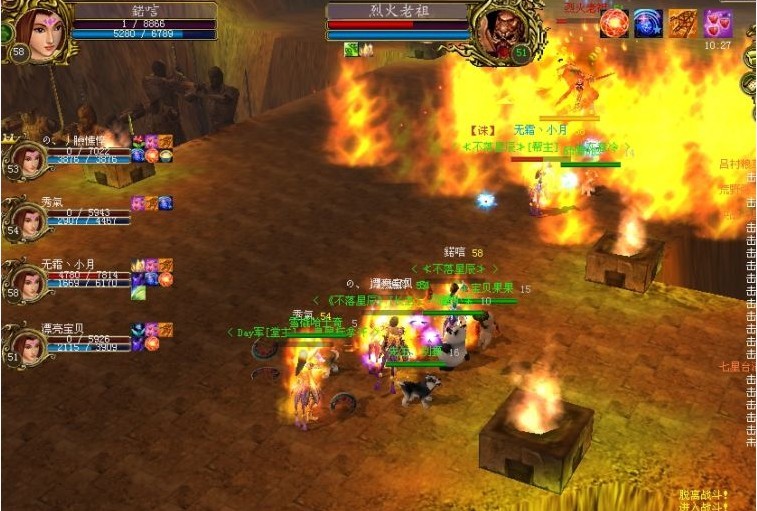Select the 烈火老祖 boss target portrait
This screenshot has width=757, height=511.
(x=502, y=30)
